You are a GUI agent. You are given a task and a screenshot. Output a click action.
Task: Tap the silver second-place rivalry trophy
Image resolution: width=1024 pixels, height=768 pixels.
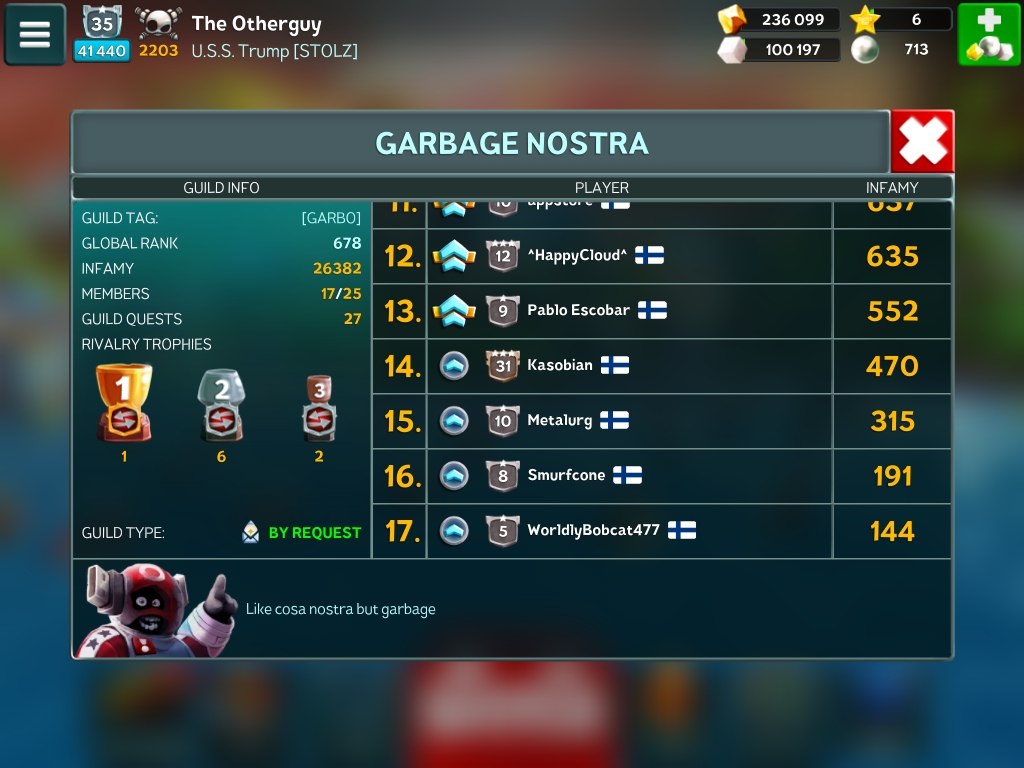click(221, 405)
